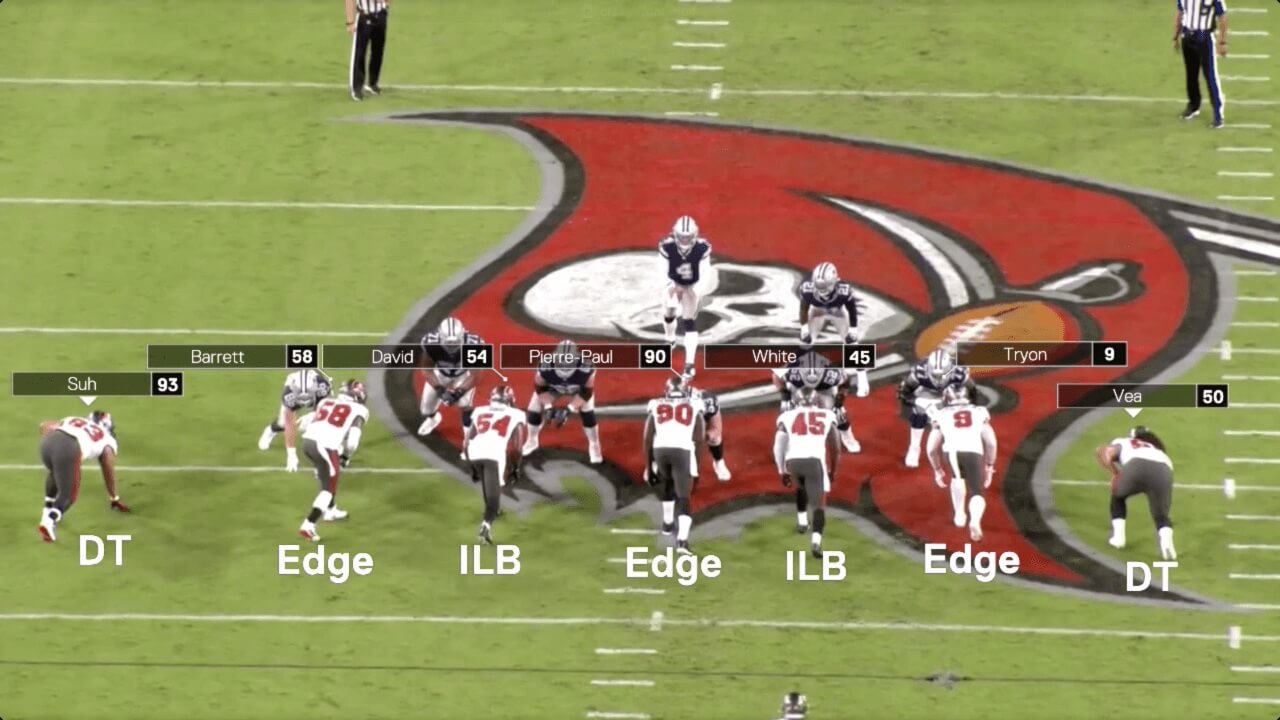Pick the White 45 player label

(x=789, y=357)
